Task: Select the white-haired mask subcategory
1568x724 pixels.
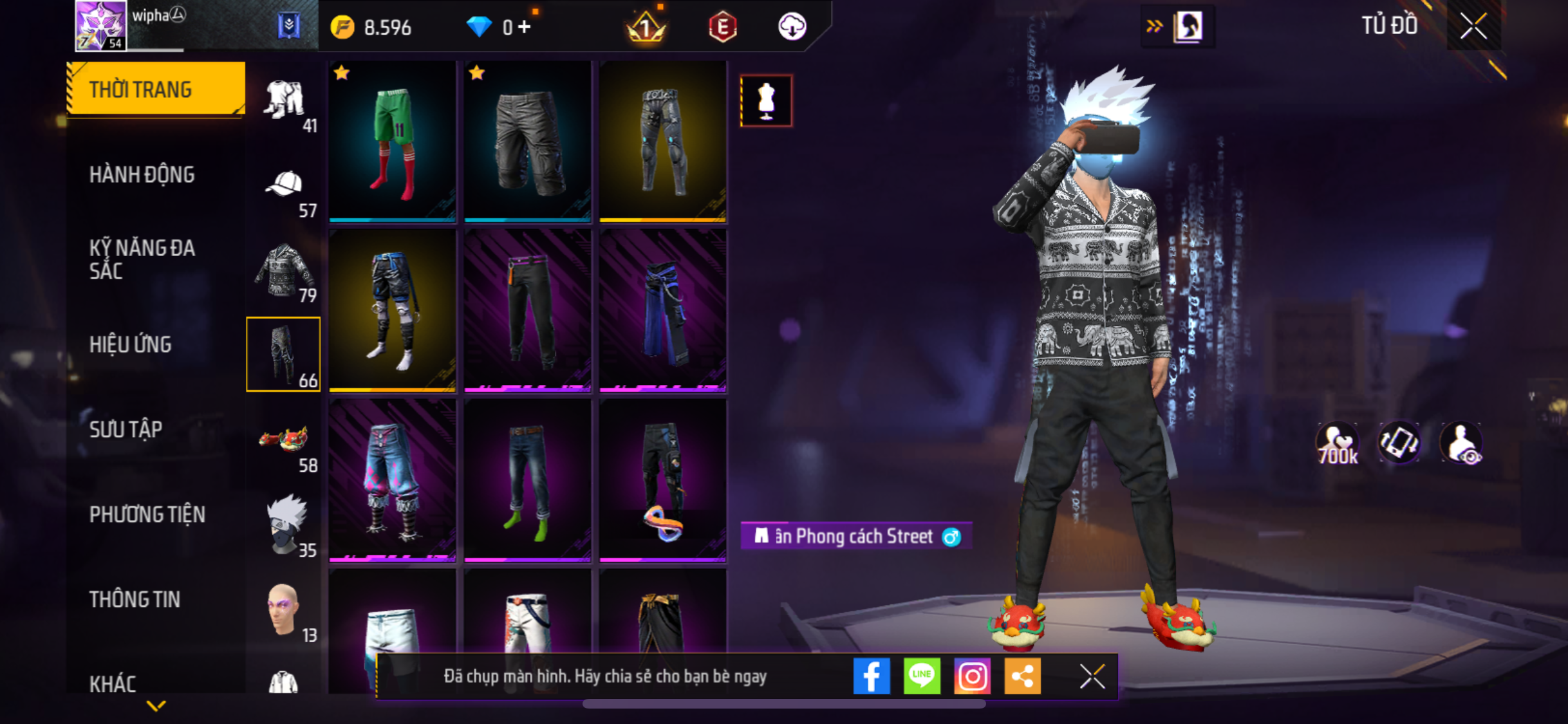Action: [284, 524]
